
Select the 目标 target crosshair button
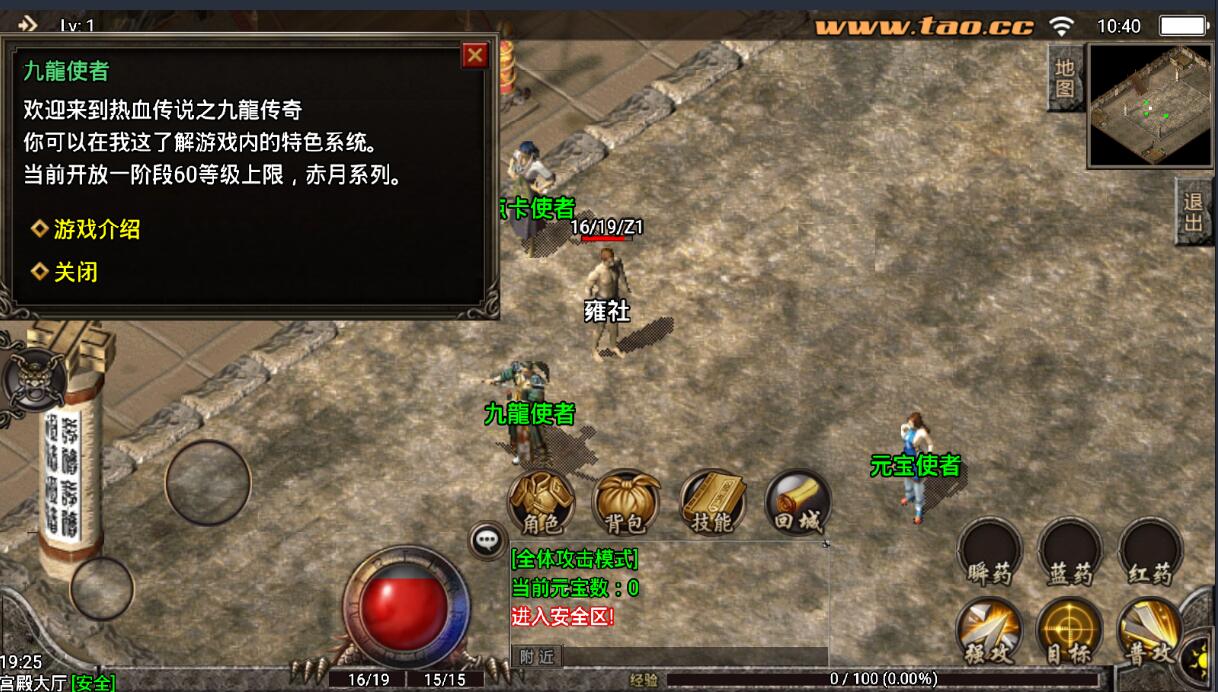click(x=1069, y=631)
